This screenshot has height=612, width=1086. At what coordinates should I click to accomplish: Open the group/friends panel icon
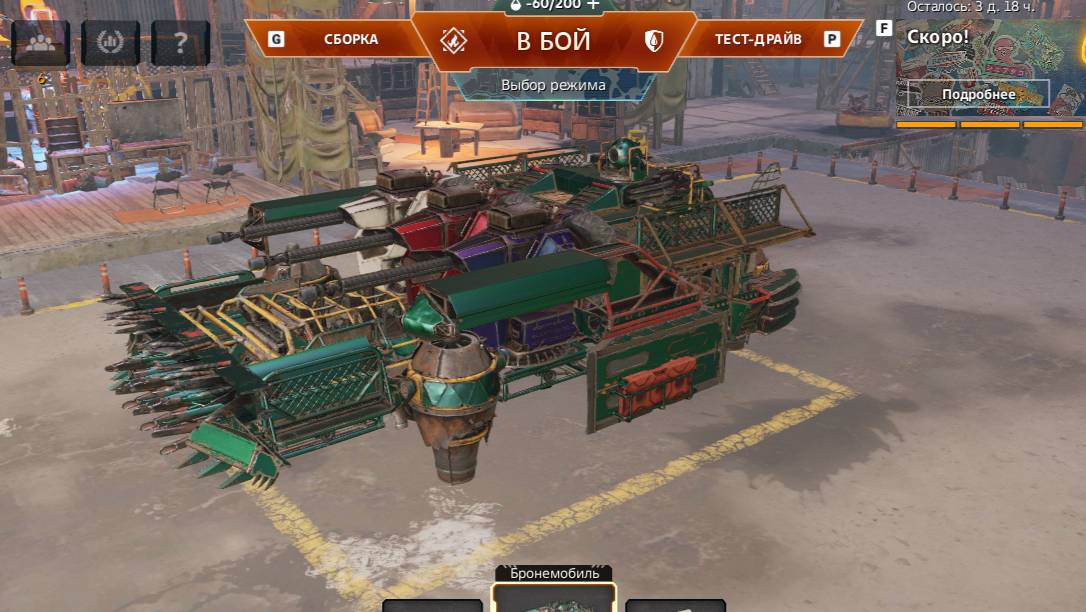(x=41, y=42)
